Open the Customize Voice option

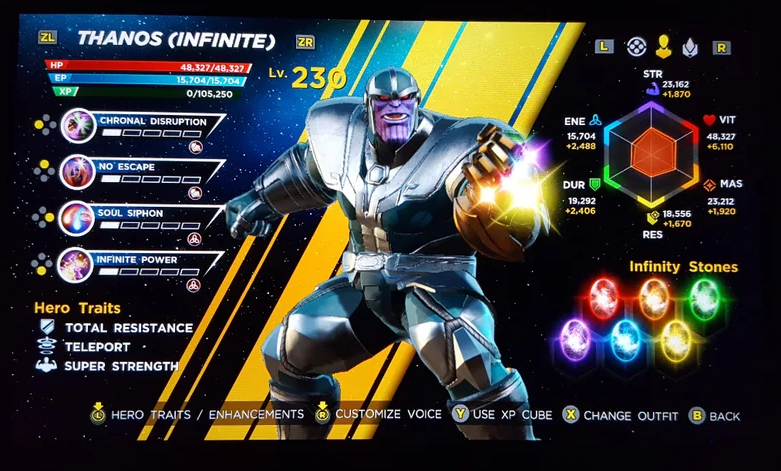(x=379, y=414)
